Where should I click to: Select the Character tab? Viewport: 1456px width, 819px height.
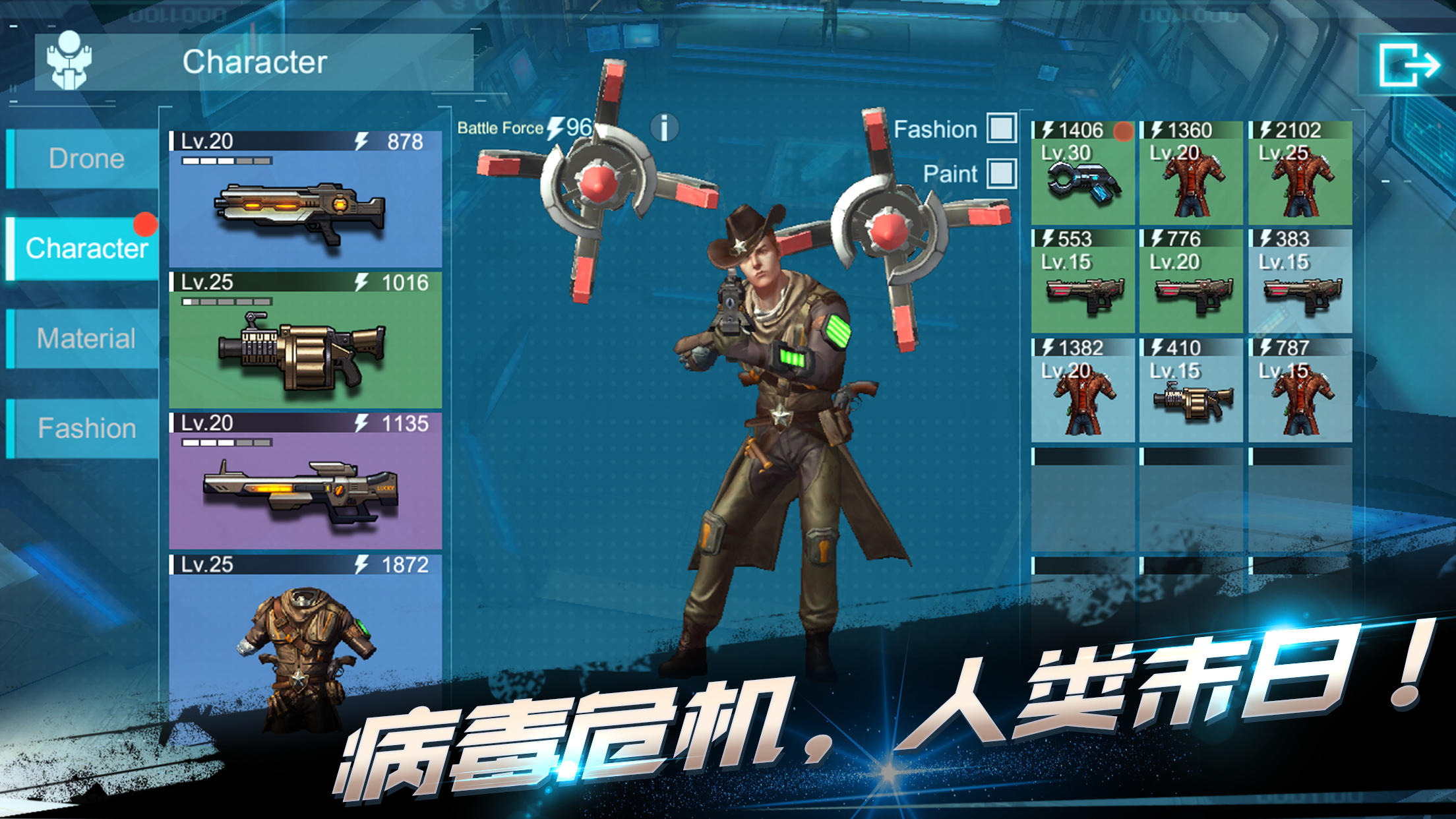point(84,249)
